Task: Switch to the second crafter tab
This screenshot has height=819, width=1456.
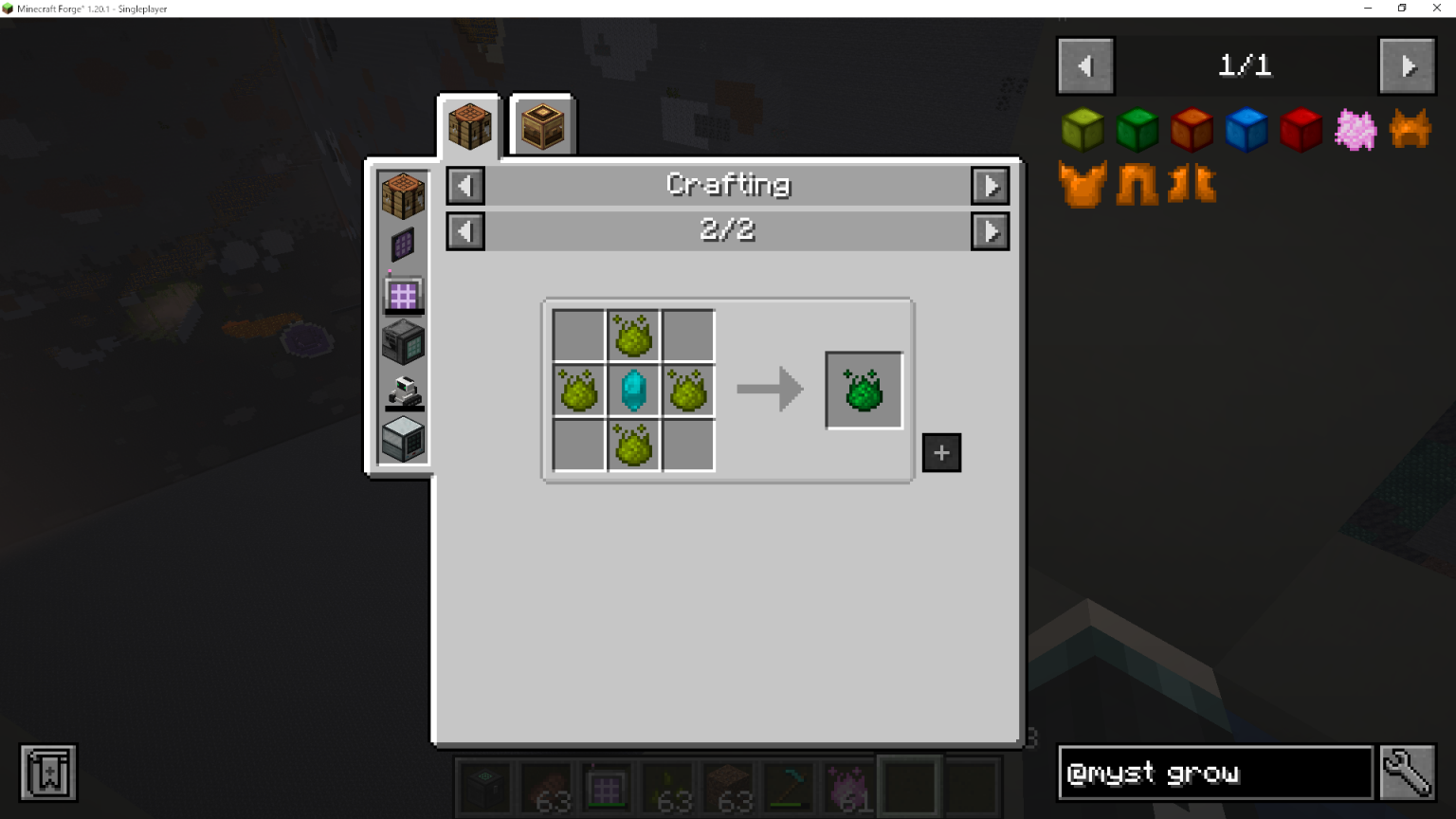Action: click(x=541, y=123)
